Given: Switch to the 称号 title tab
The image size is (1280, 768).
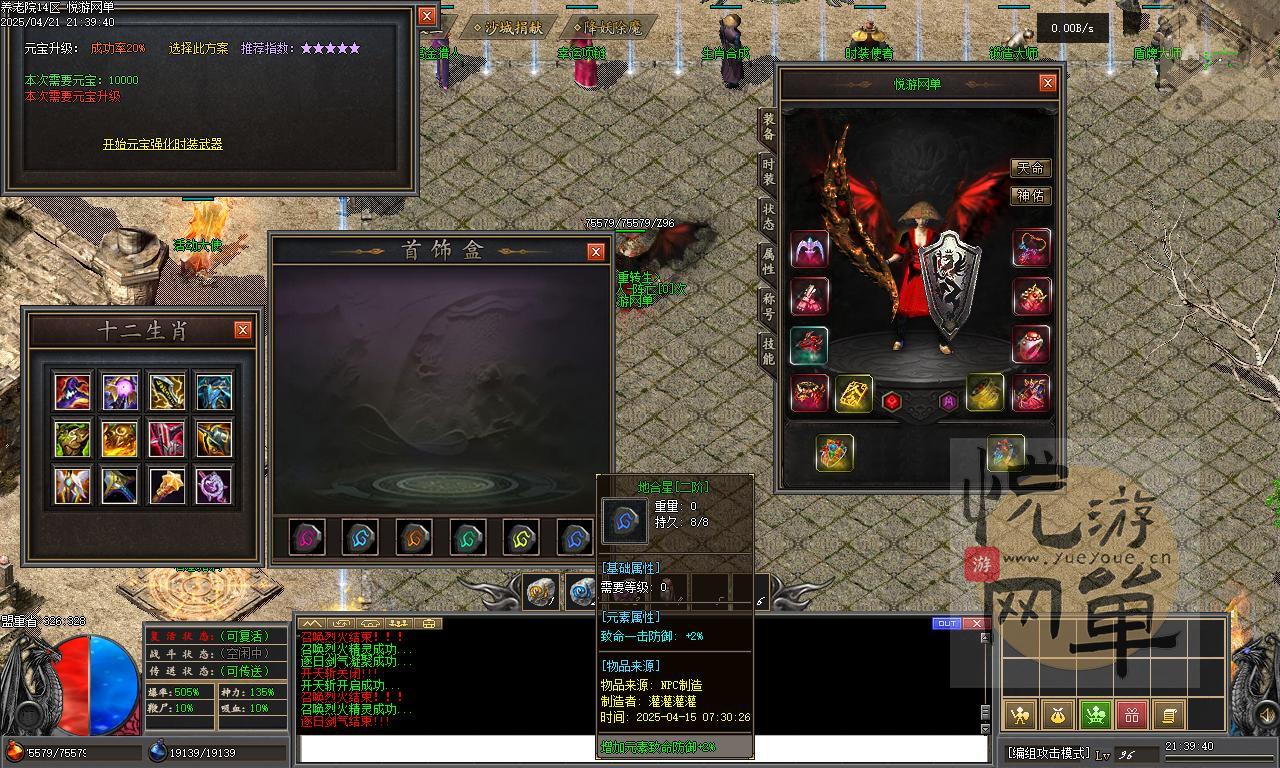Looking at the screenshot, I should pyautogui.click(x=767, y=307).
